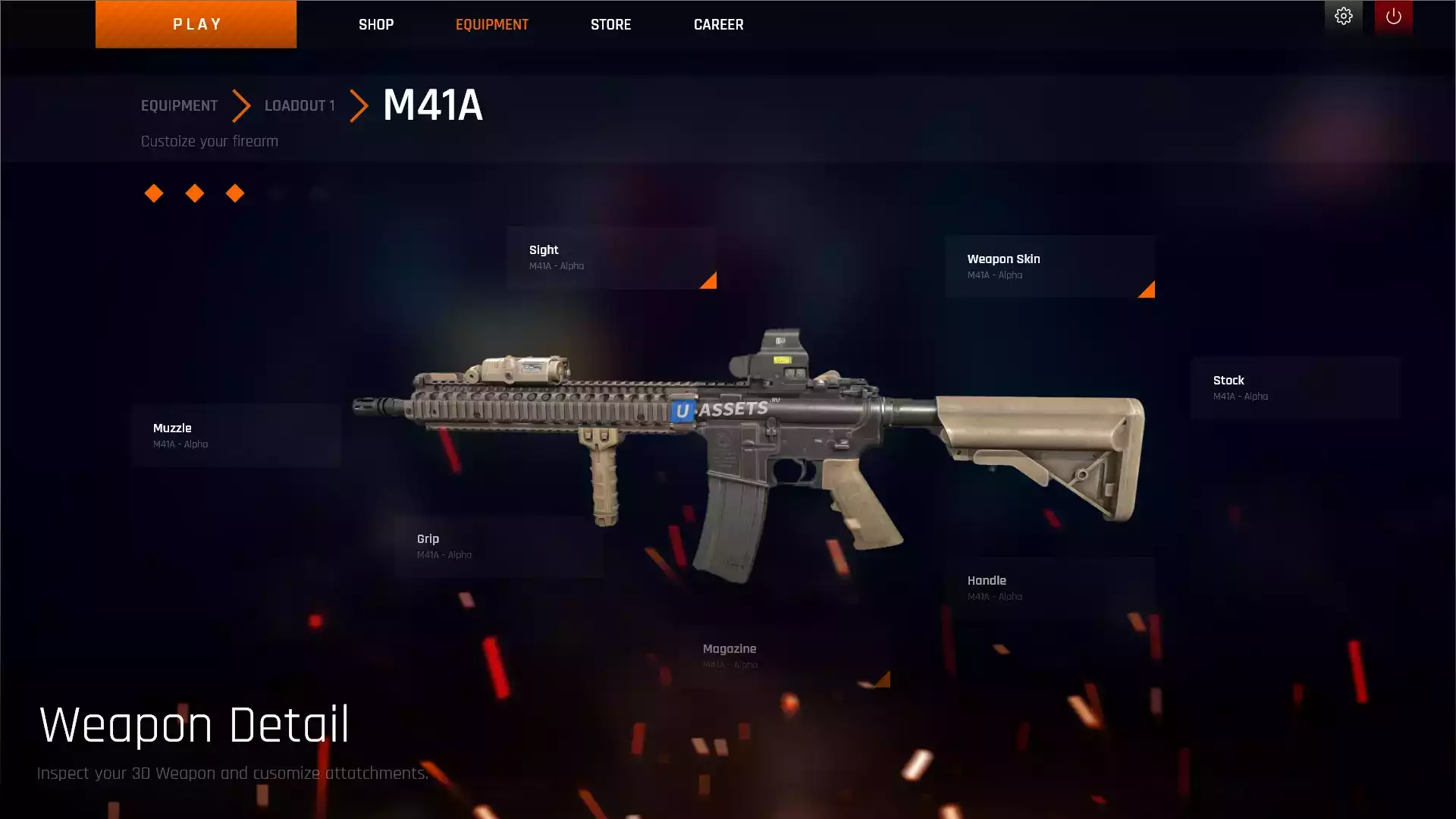Return to EQUIPMENT in the breadcrumb
1456x819 pixels.
coord(179,105)
